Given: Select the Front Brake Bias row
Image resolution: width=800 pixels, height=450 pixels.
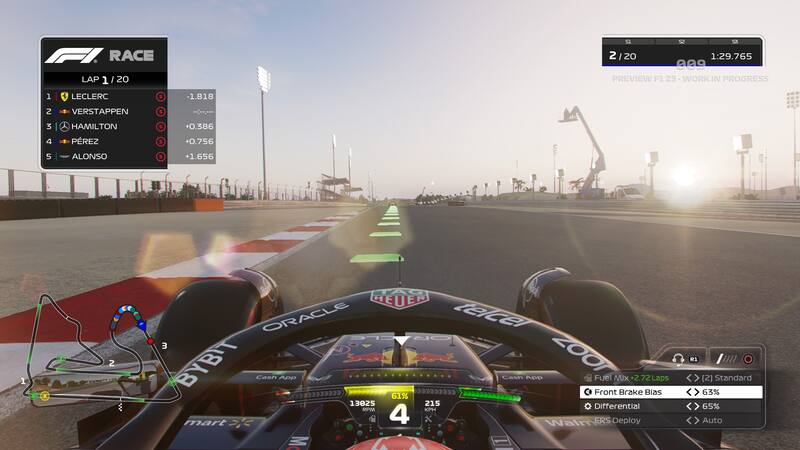Looking at the screenshot, I should click(x=670, y=392).
